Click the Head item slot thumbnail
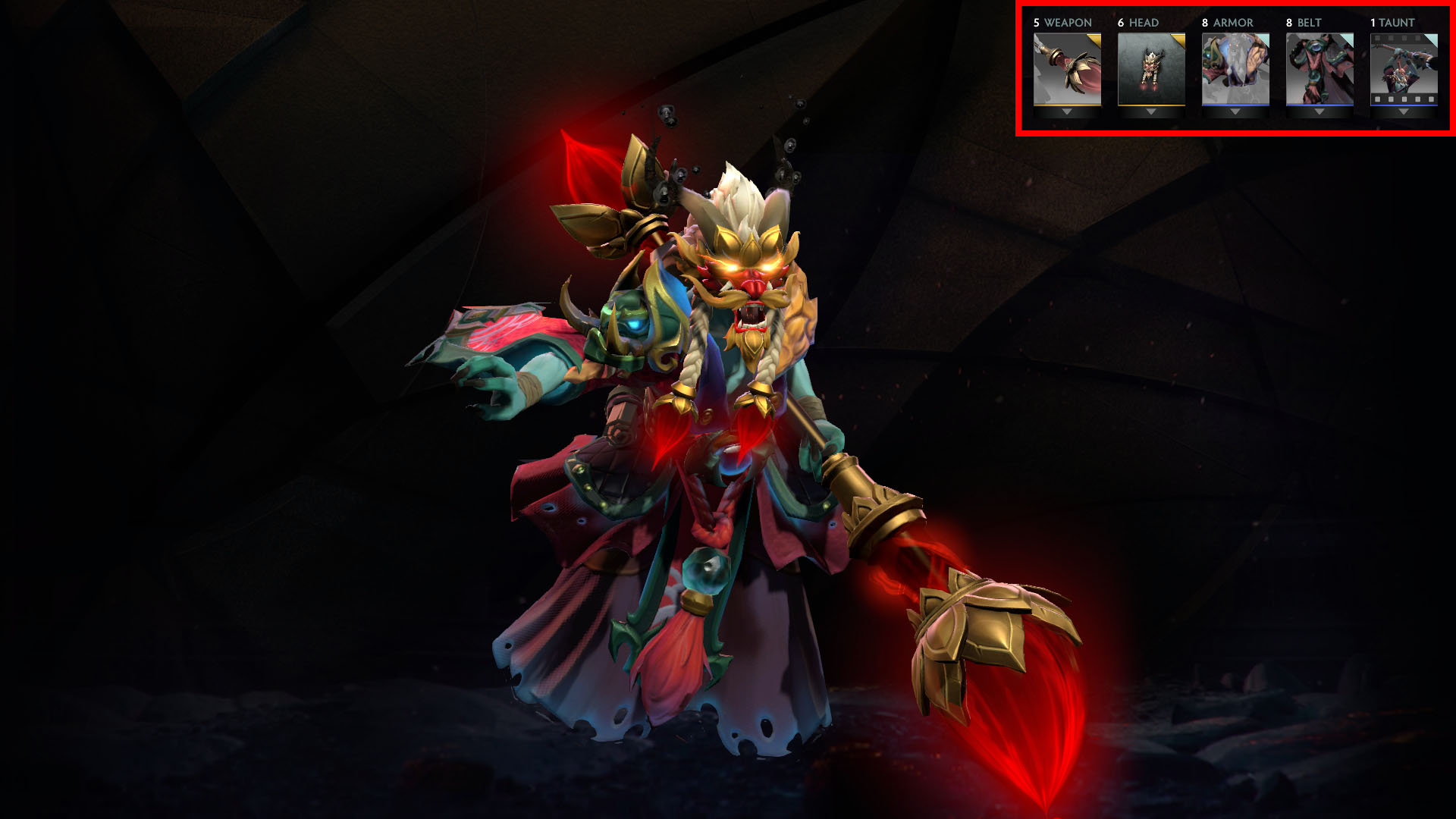 [1151, 69]
